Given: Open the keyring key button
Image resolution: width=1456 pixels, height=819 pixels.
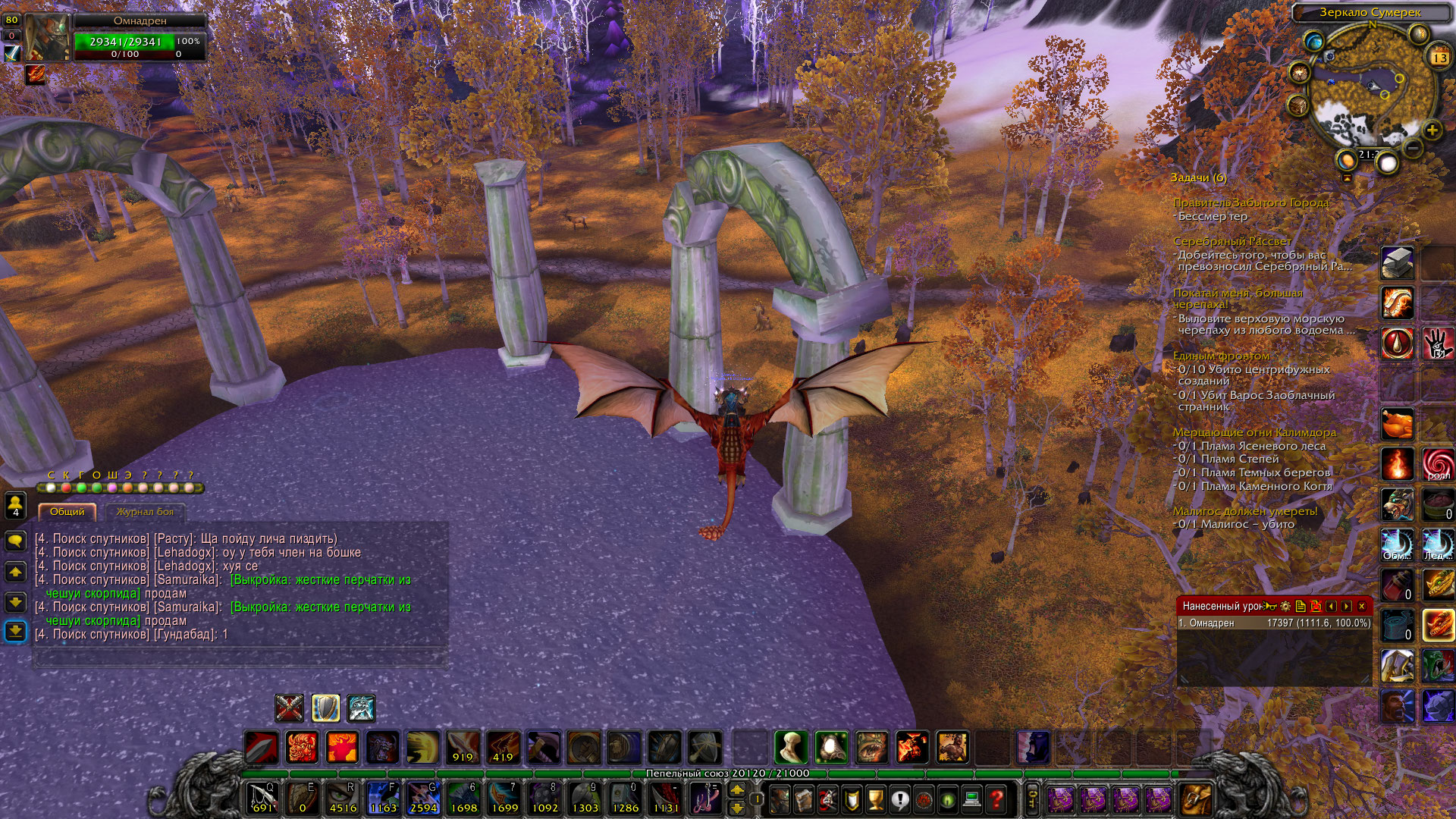Looking at the screenshot, I should tap(1033, 799).
